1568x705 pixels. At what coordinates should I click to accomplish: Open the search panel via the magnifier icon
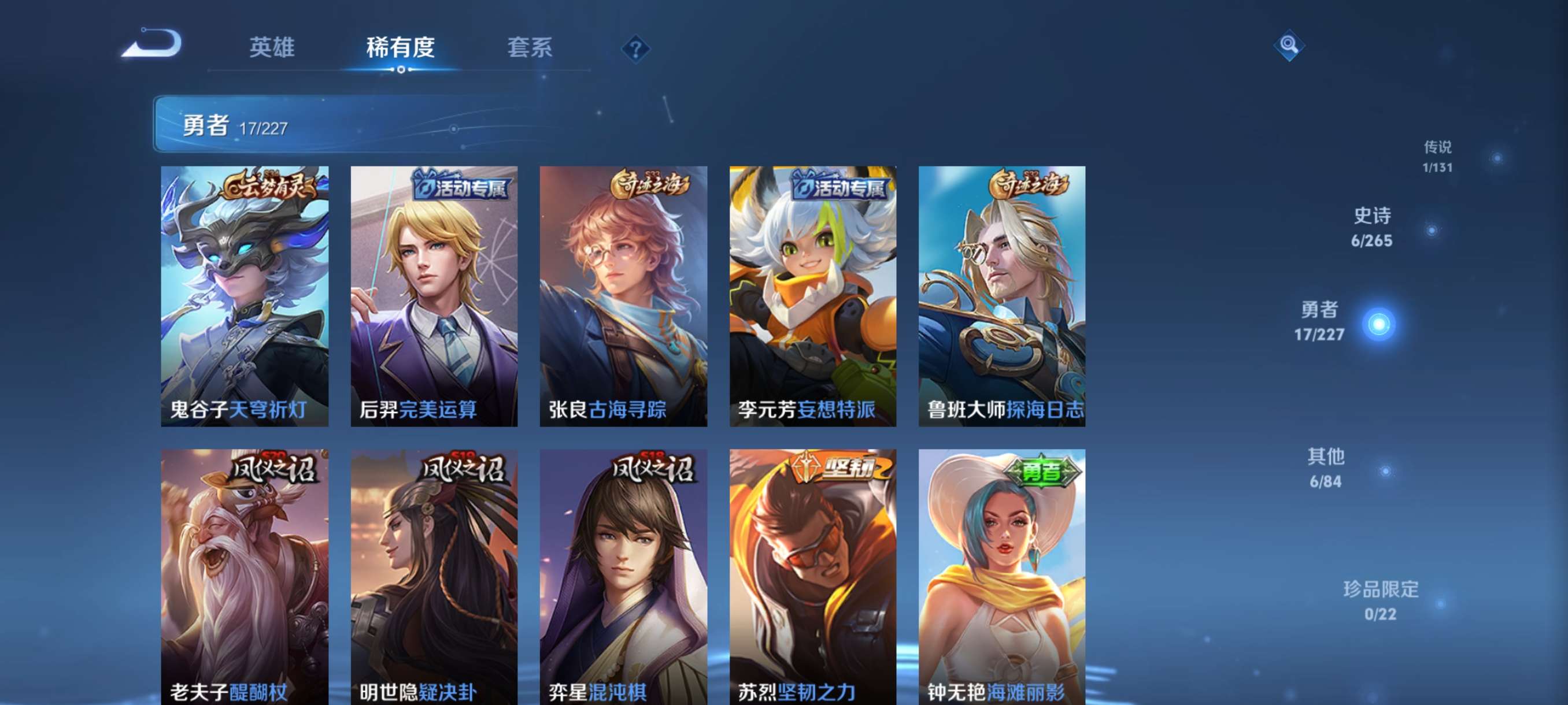pos(1290,46)
